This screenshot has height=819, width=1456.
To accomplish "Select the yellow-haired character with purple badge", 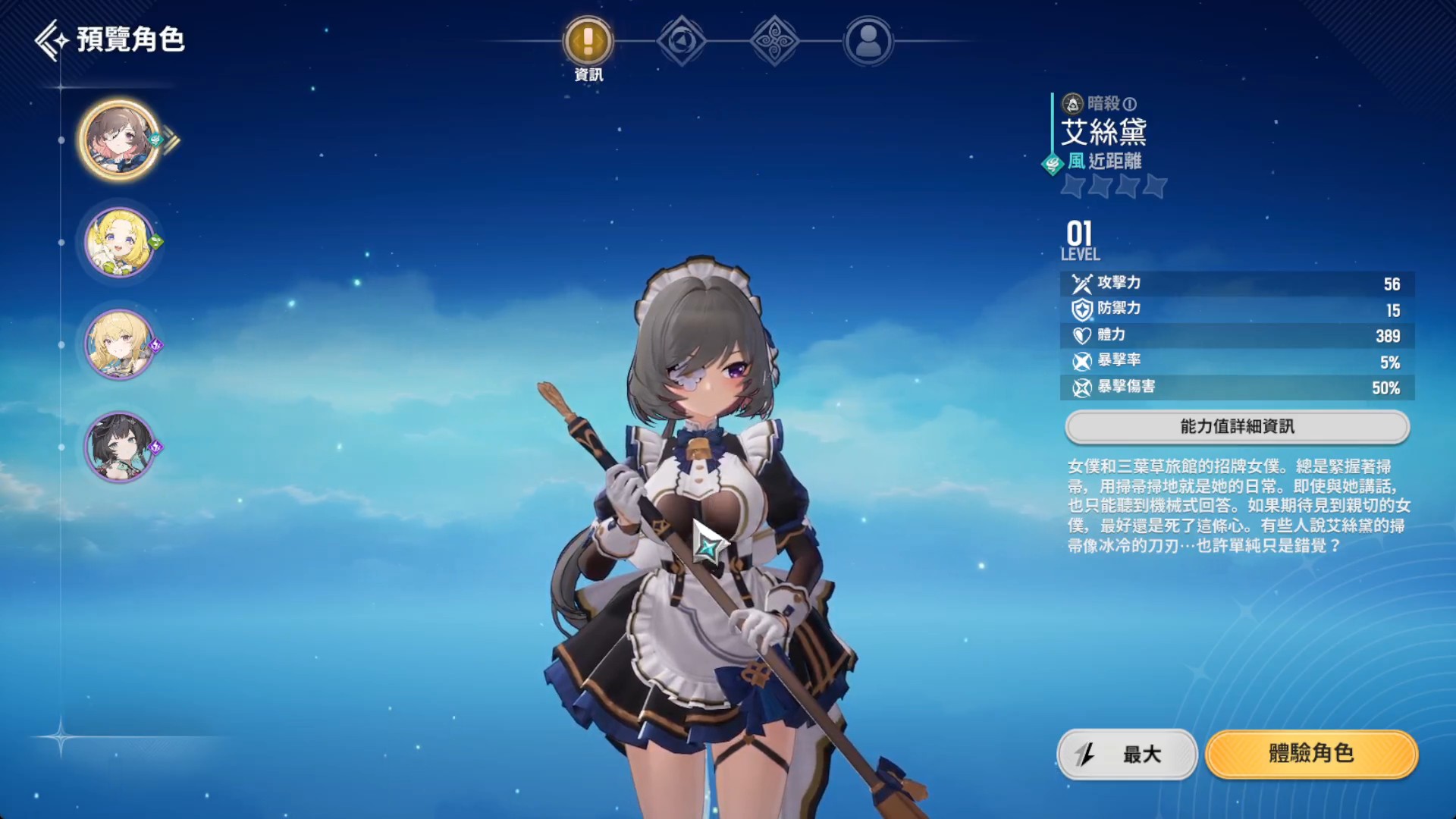I will (120, 345).
